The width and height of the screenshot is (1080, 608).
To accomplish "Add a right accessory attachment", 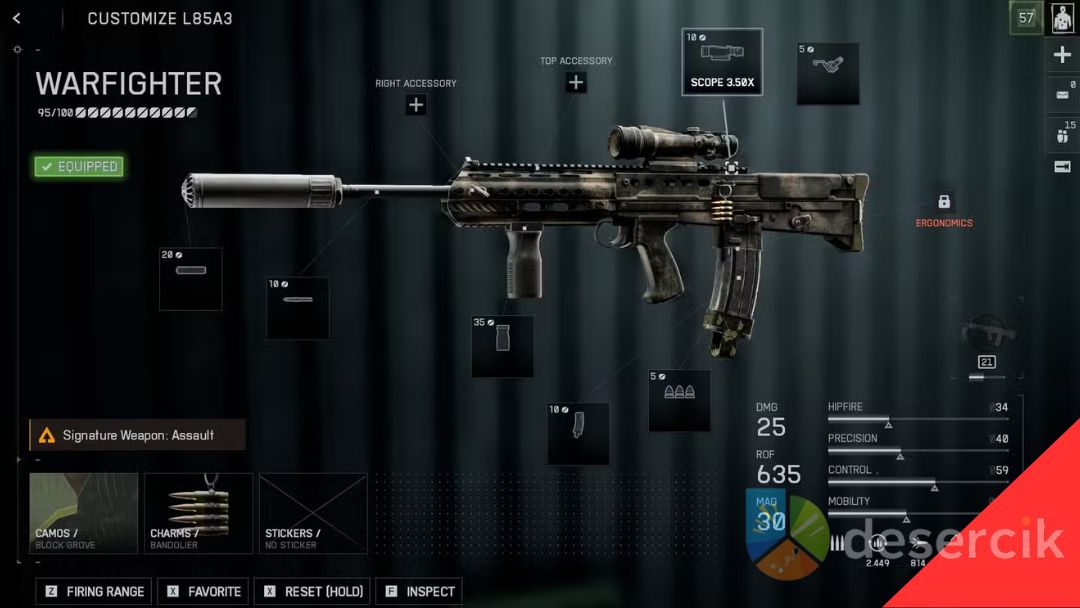I will [x=416, y=104].
